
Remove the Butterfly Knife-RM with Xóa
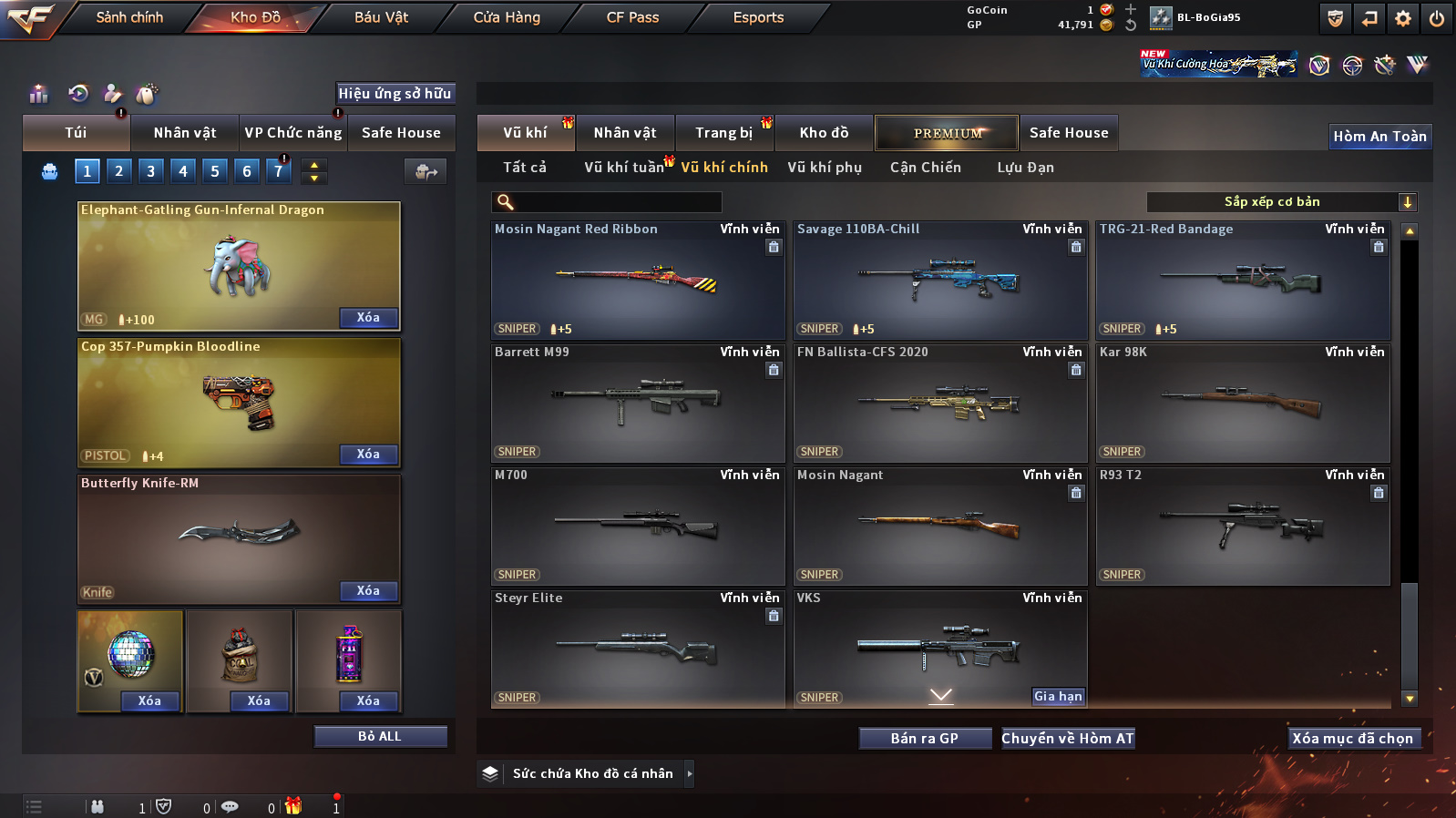[368, 591]
